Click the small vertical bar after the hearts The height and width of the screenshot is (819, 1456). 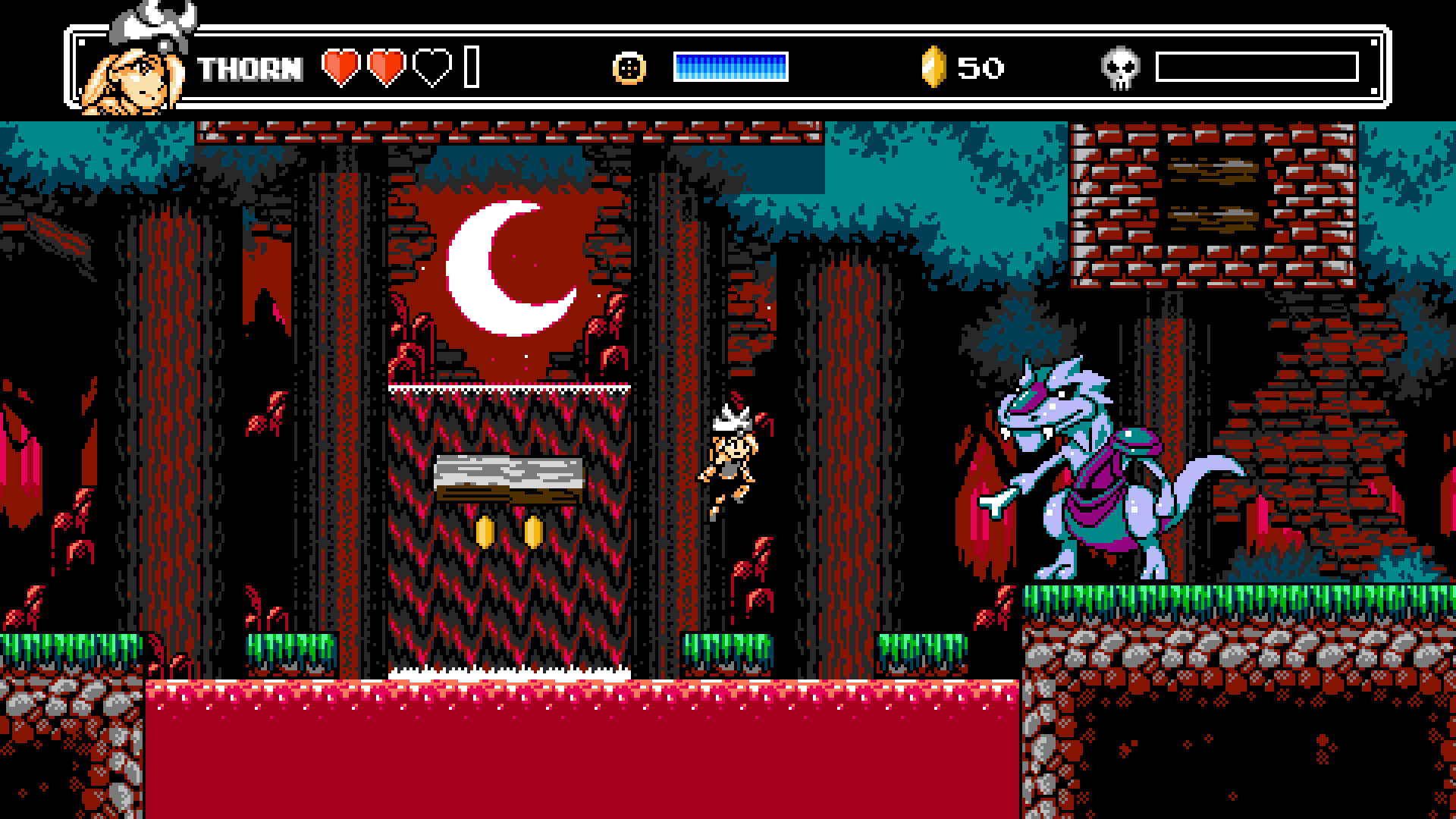(x=472, y=66)
